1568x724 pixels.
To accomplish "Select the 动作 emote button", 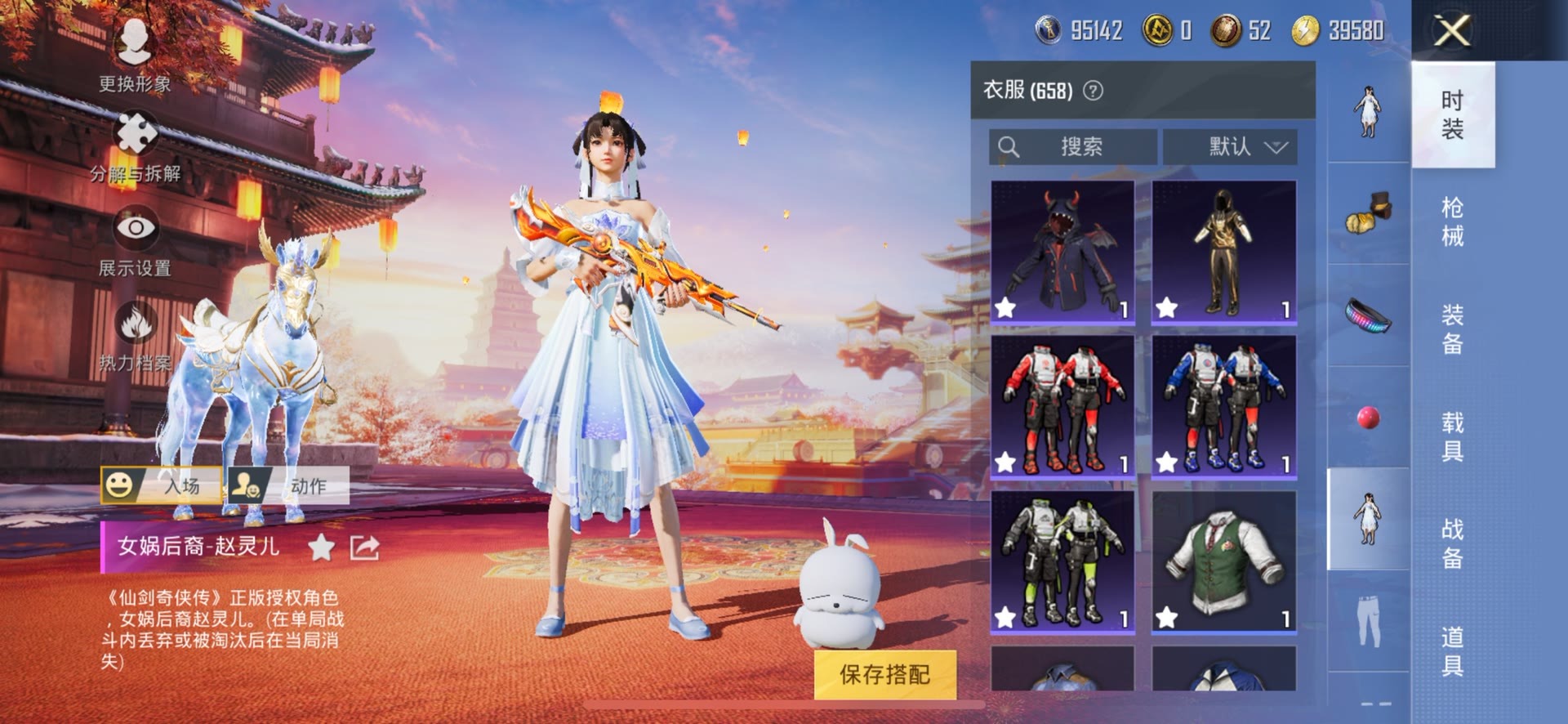I will point(289,485).
